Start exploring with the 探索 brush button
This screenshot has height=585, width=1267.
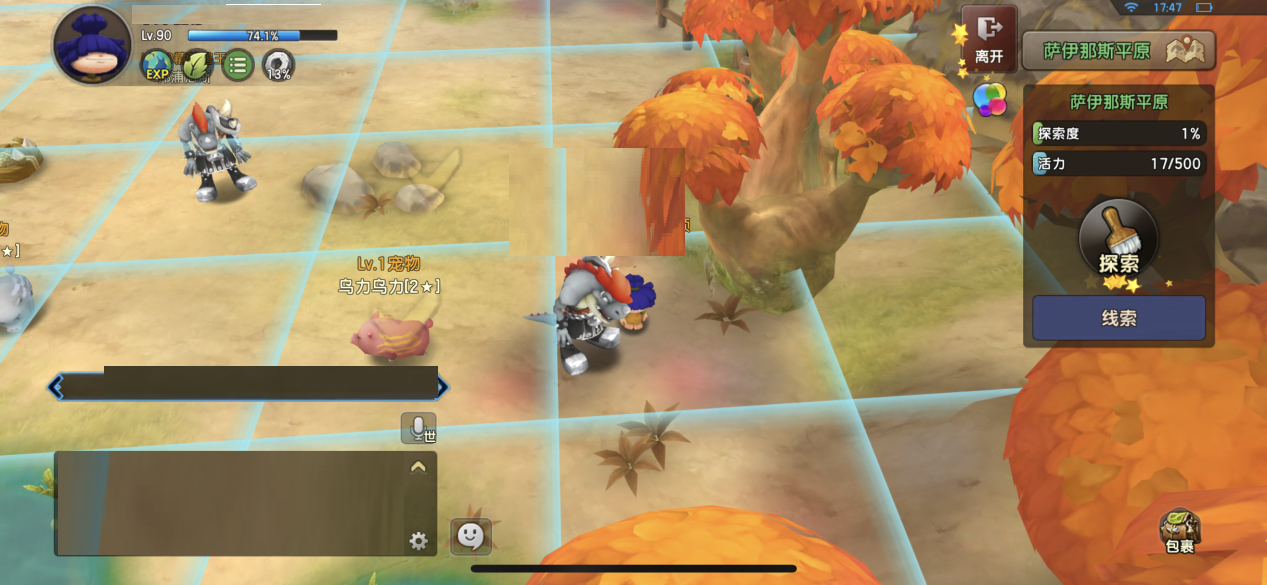click(1118, 241)
